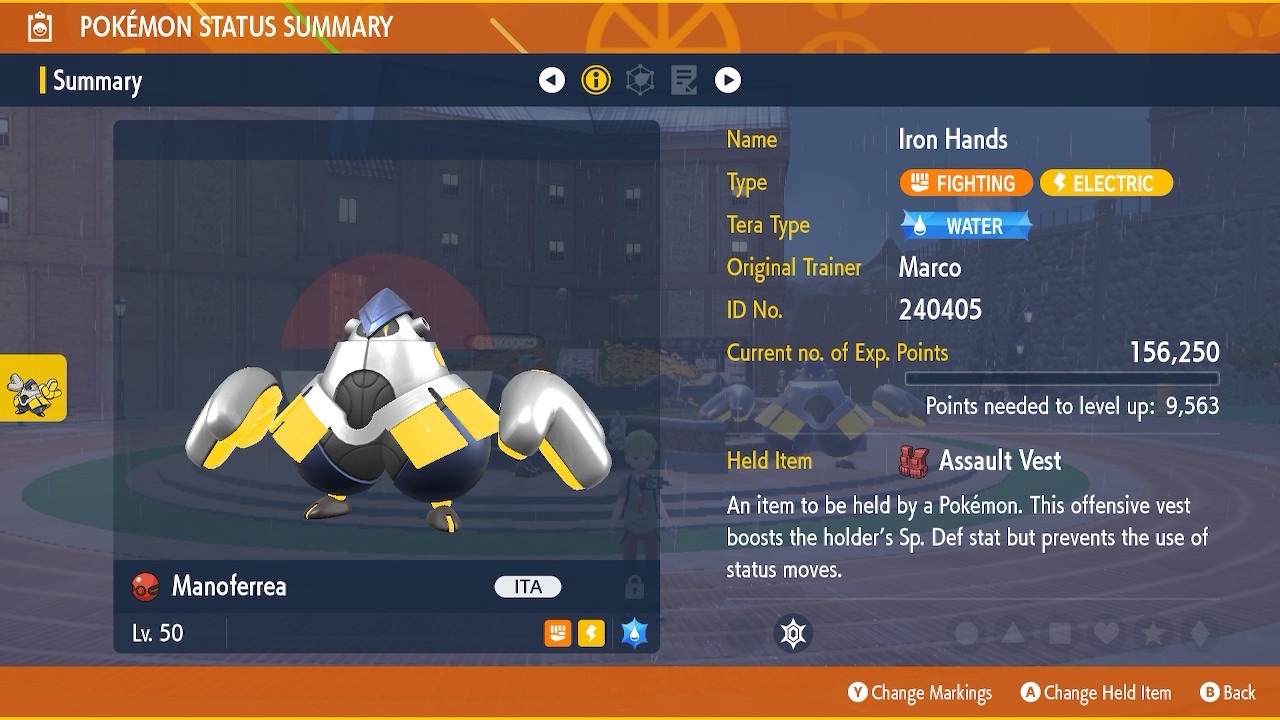Click the Change Markings option
This screenshot has width=1280, height=720.
tap(920, 692)
